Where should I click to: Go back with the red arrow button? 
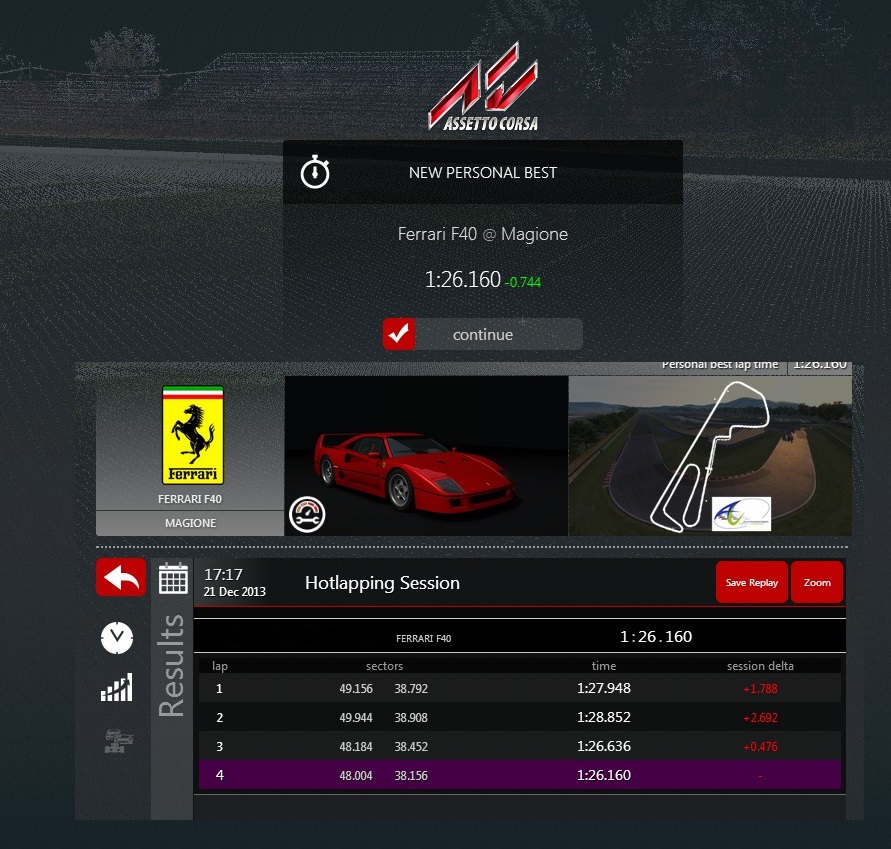[x=120, y=578]
